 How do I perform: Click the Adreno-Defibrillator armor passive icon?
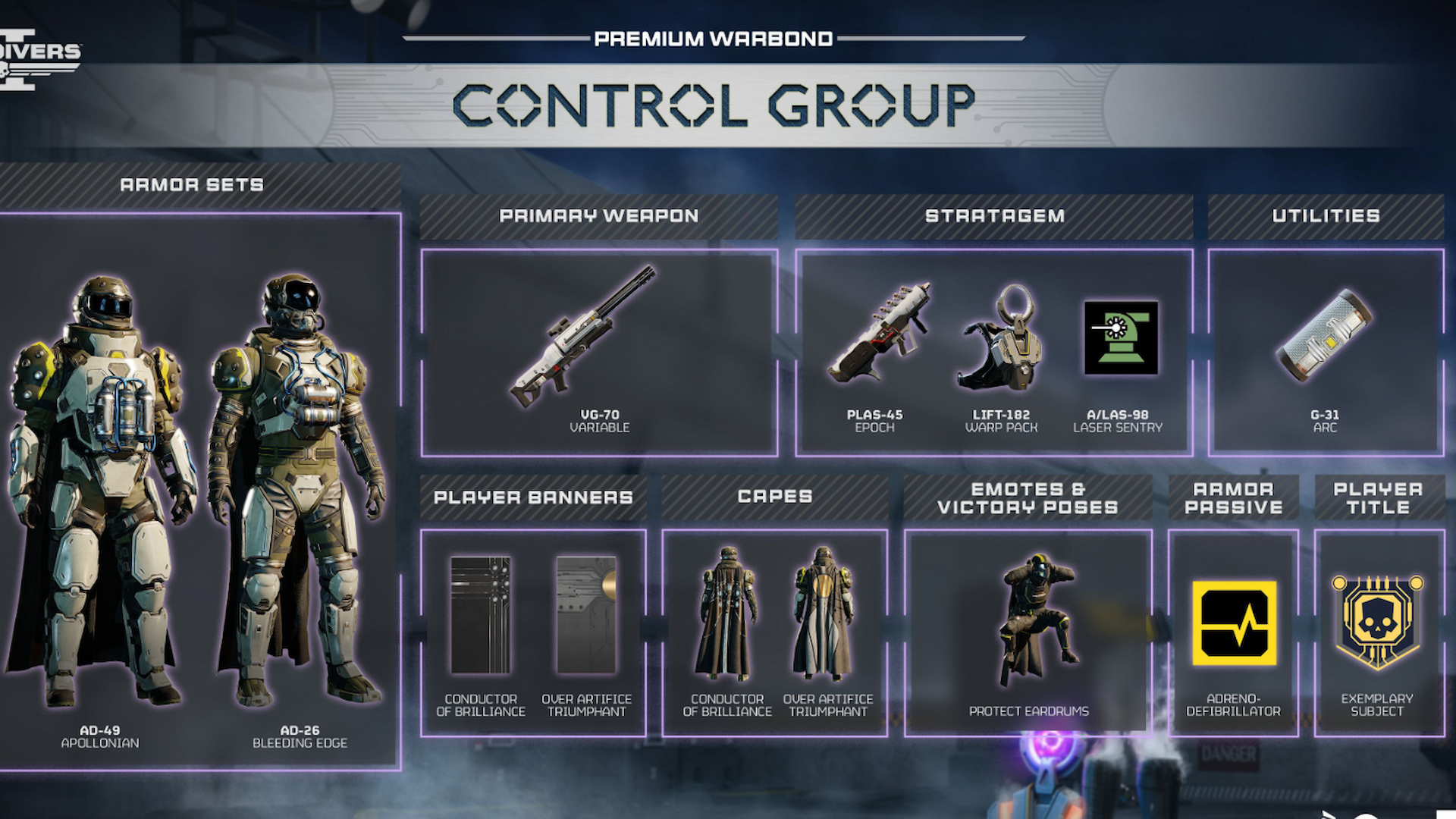point(1234,623)
